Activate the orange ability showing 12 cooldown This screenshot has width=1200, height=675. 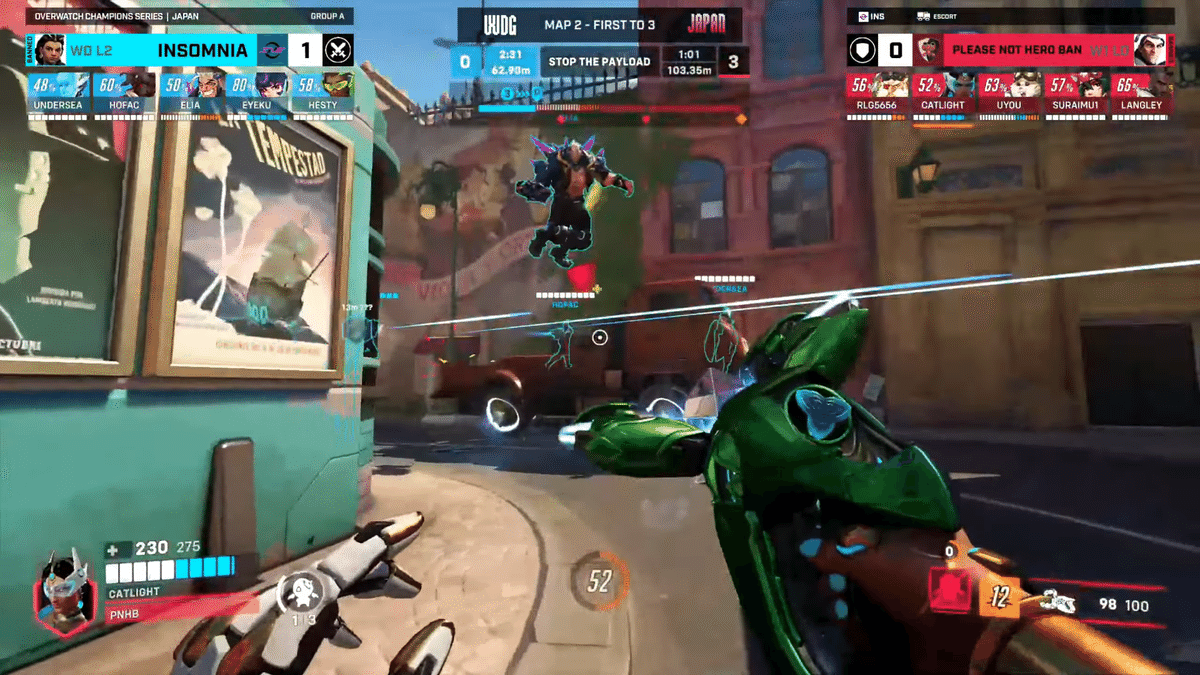(x=999, y=598)
